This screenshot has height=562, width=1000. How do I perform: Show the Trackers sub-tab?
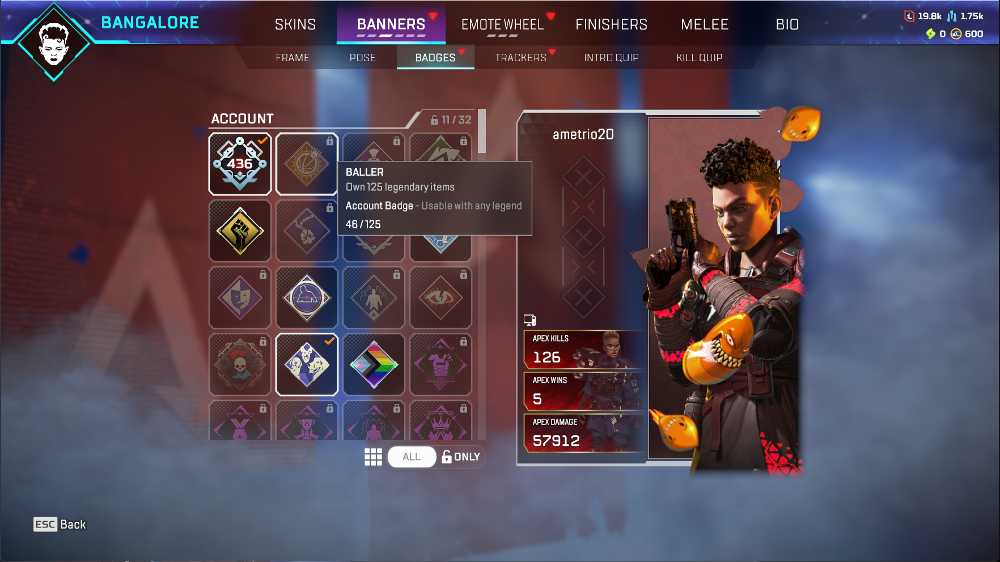click(521, 58)
